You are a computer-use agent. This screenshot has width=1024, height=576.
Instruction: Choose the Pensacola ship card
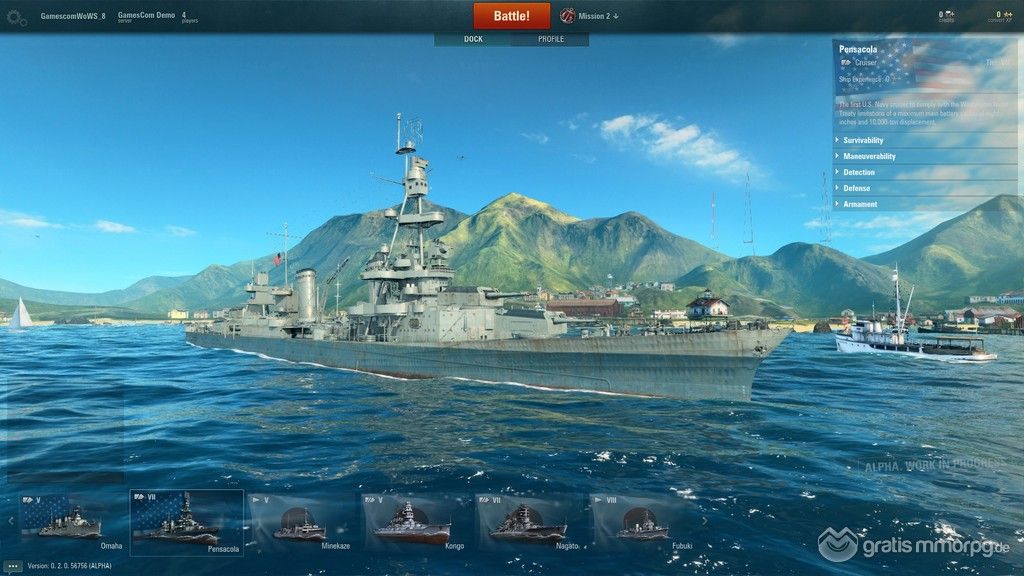187,521
